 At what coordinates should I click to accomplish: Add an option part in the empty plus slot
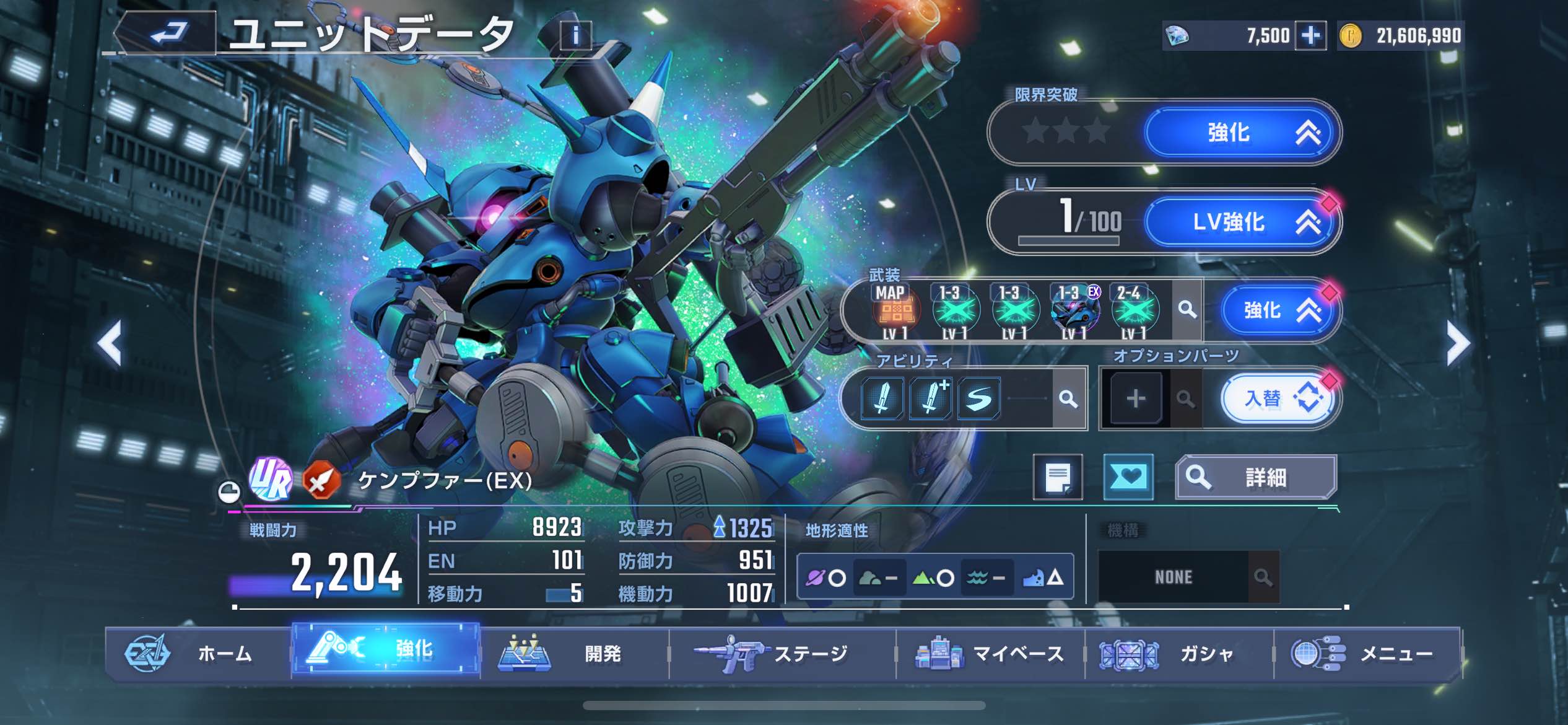(x=1135, y=398)
